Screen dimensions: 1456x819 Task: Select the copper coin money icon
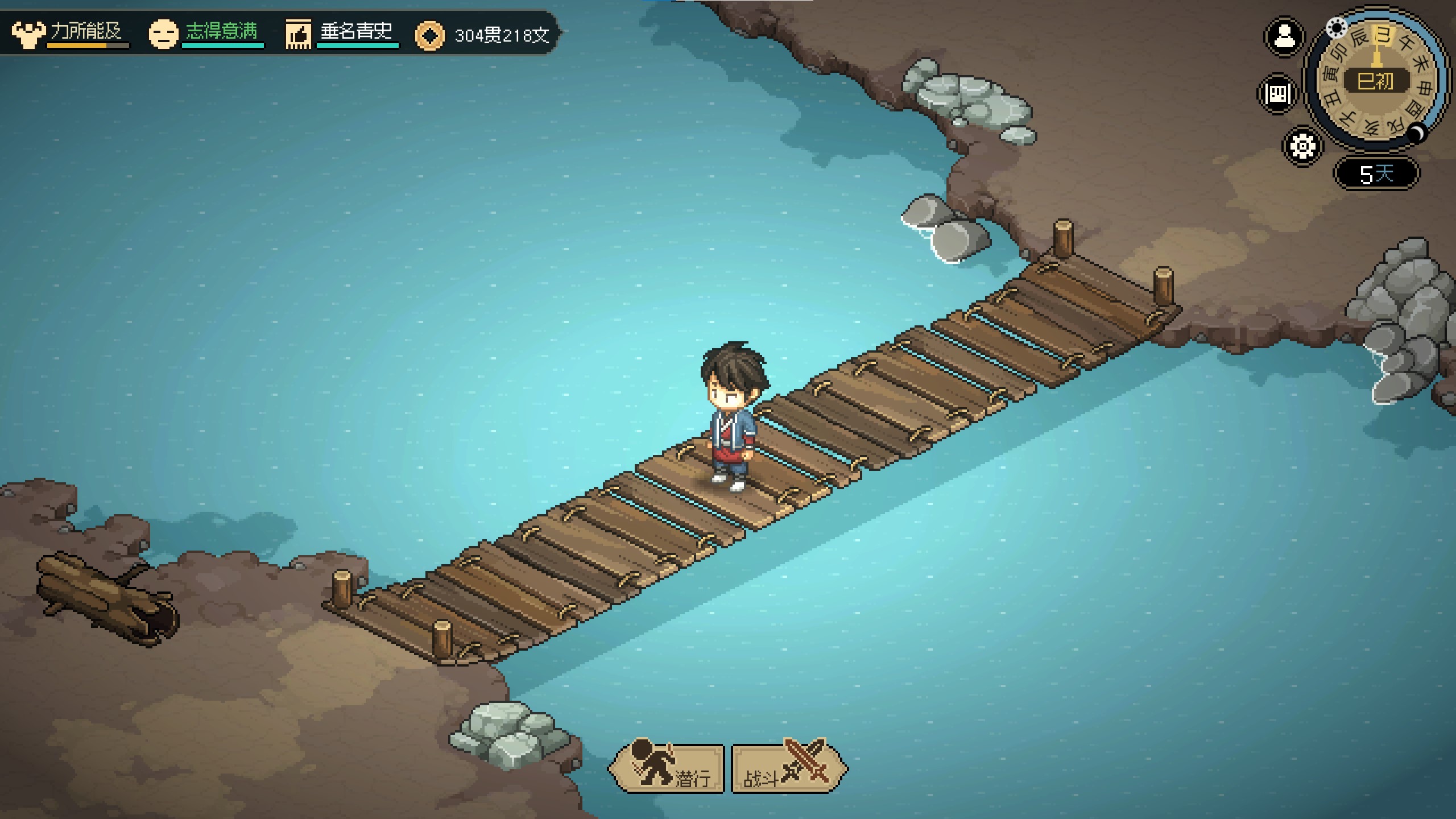click(x=429, y=36)
